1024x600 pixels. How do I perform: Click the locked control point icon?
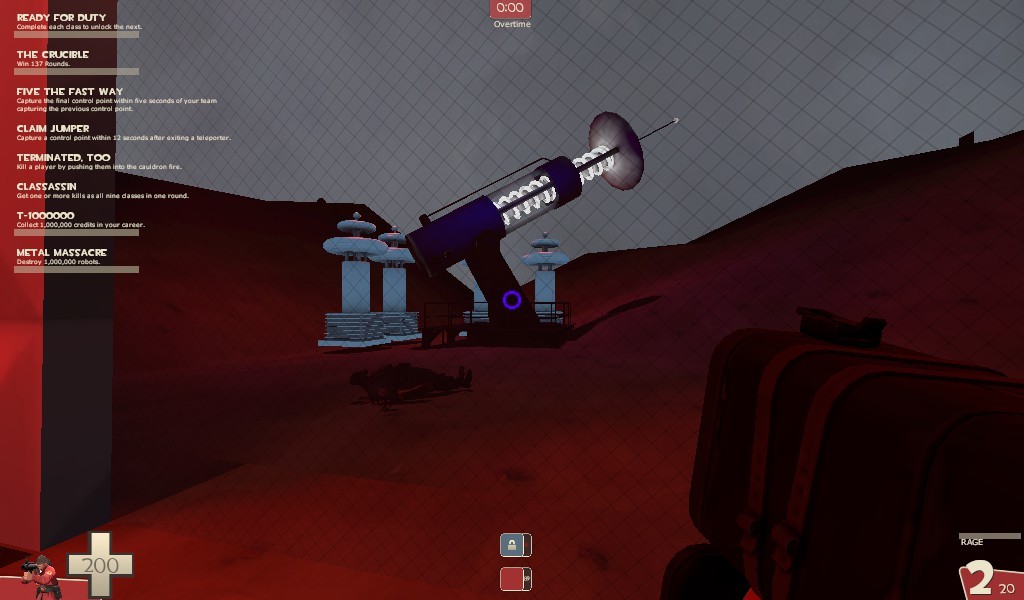[x=515, y=545]
